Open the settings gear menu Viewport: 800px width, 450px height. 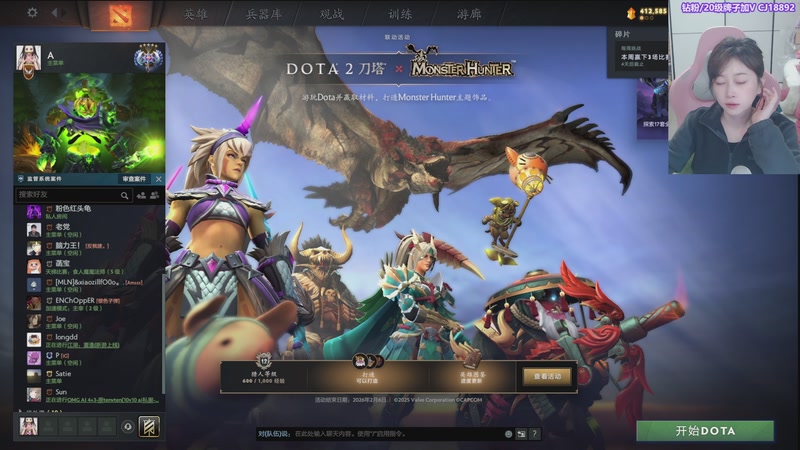pyautogui.click(x=32, y=13)
